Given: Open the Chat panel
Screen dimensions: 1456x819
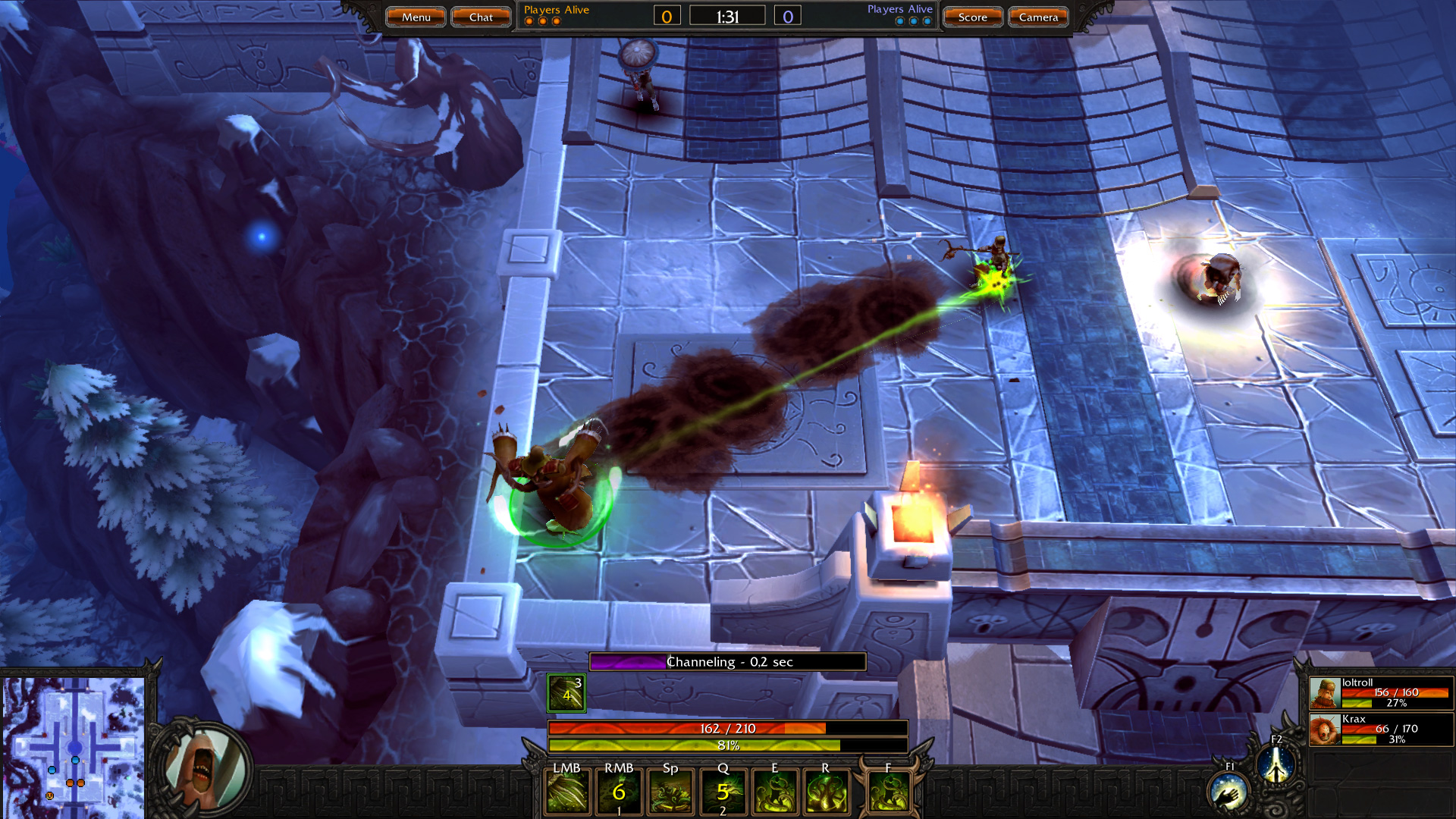Looking at the screenshot, I should tap(481, 17).
